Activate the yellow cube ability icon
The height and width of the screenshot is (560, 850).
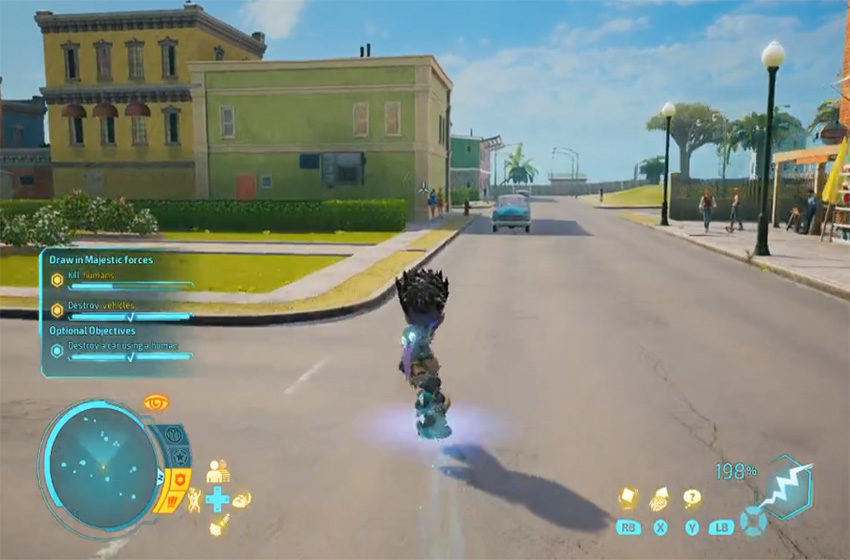627,498
